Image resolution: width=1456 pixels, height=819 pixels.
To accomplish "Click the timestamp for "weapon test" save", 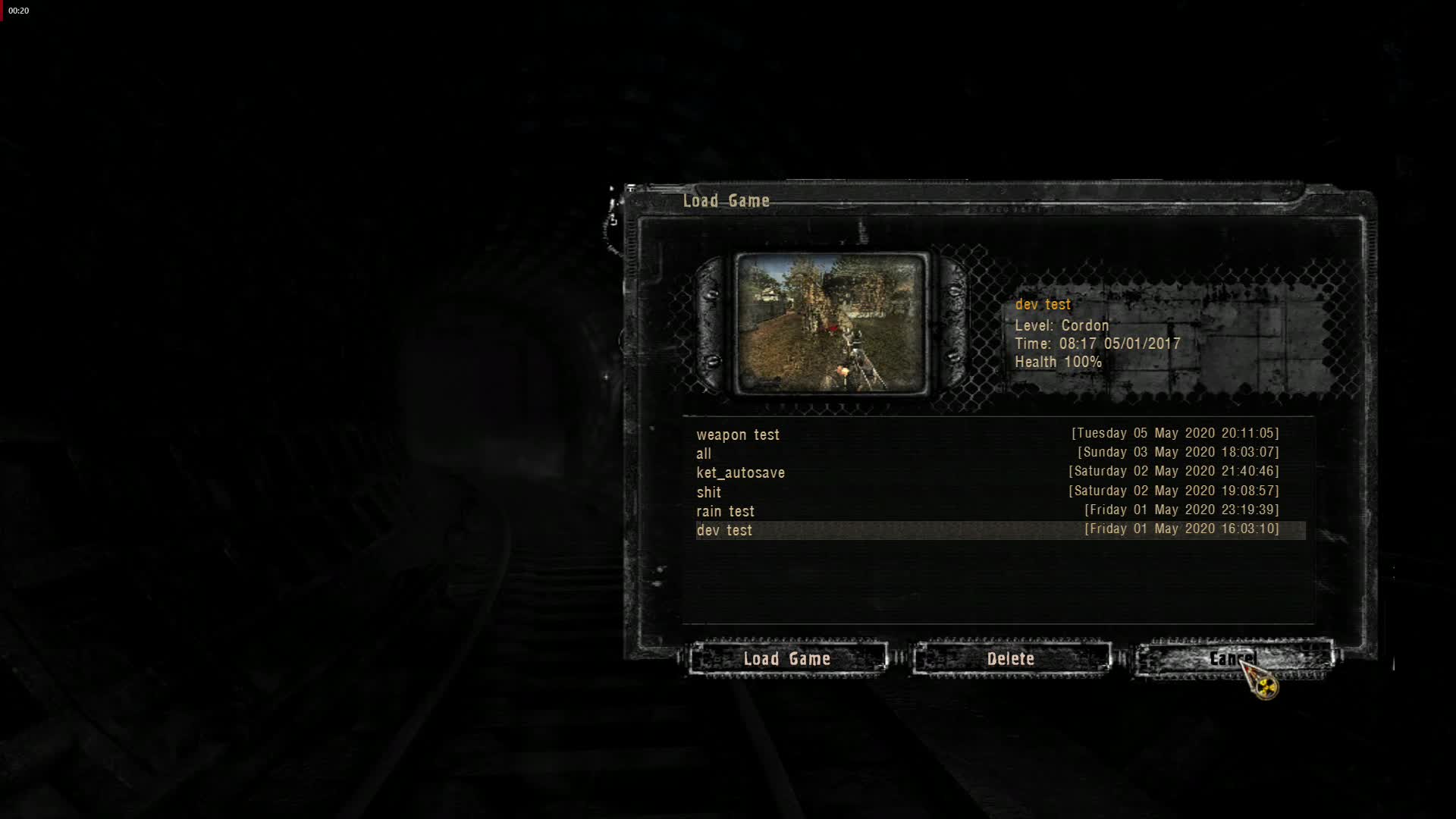I will pyautogui.click(x=1175, y=433).
